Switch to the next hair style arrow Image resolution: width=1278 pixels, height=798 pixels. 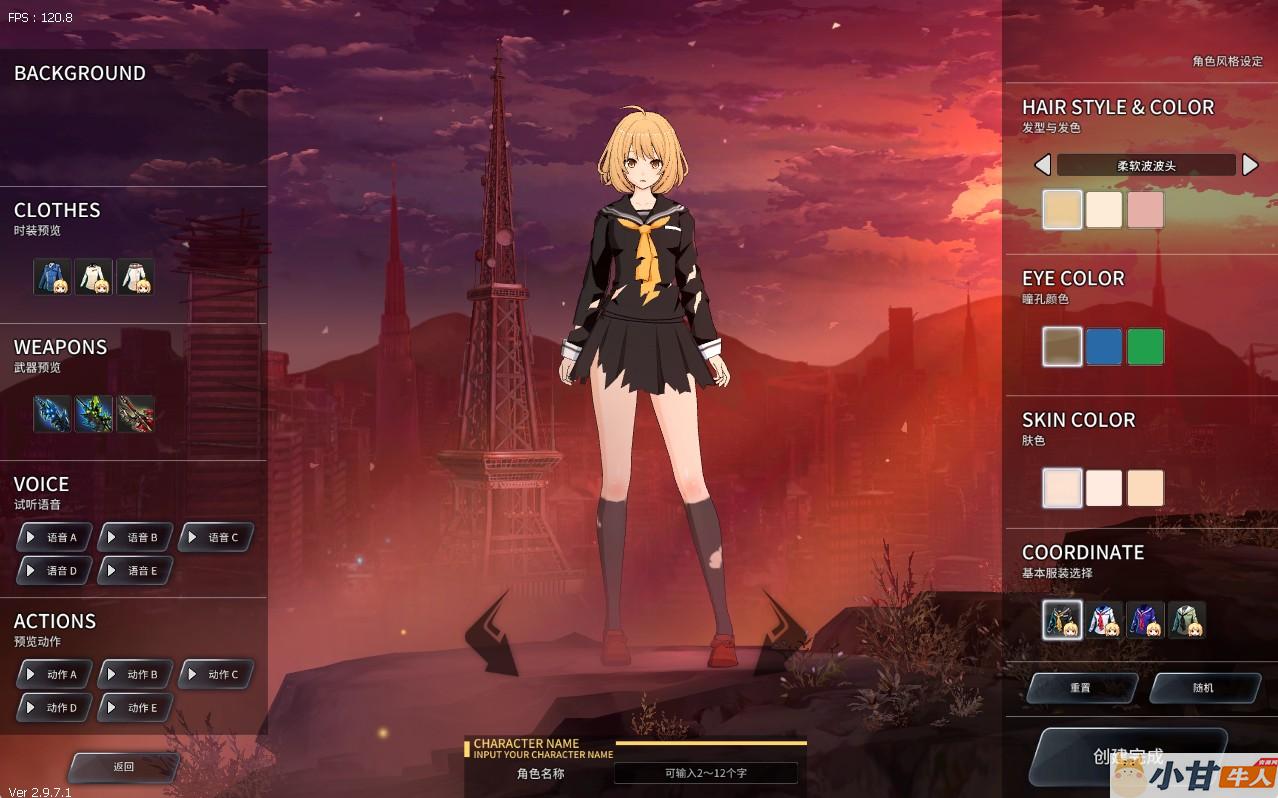[x=1249, y=165]
